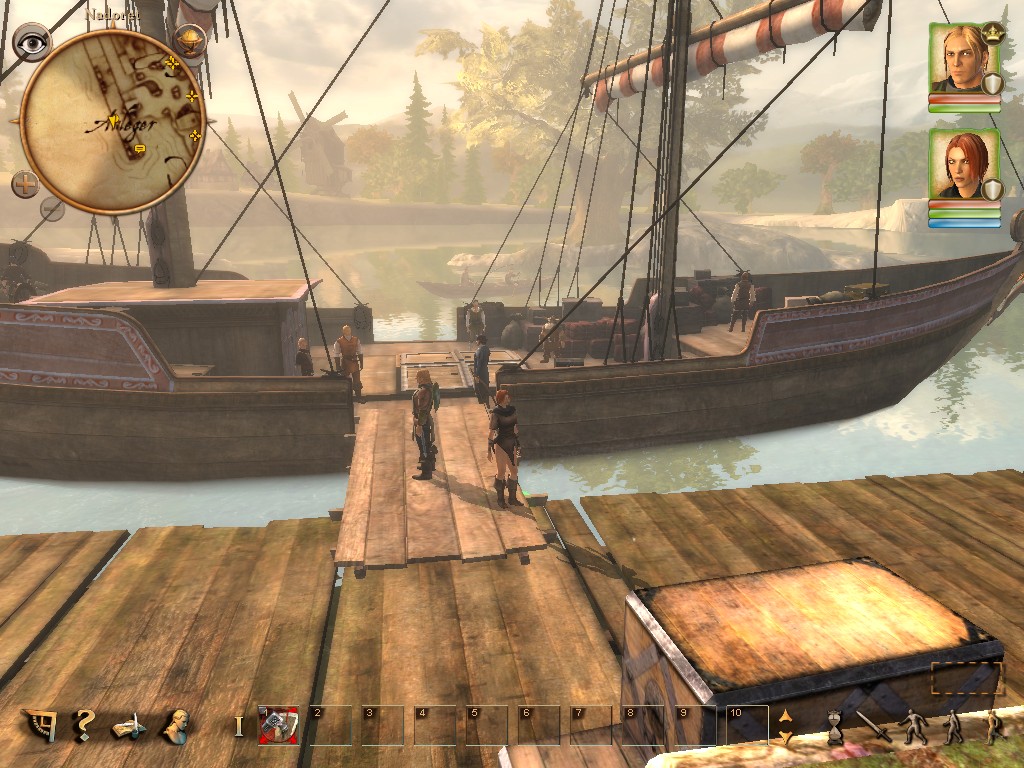Toggle the eye icon beside the minimap
Image resolution: width=1024 pixels, height=768 pixels.
pos(32,42)
